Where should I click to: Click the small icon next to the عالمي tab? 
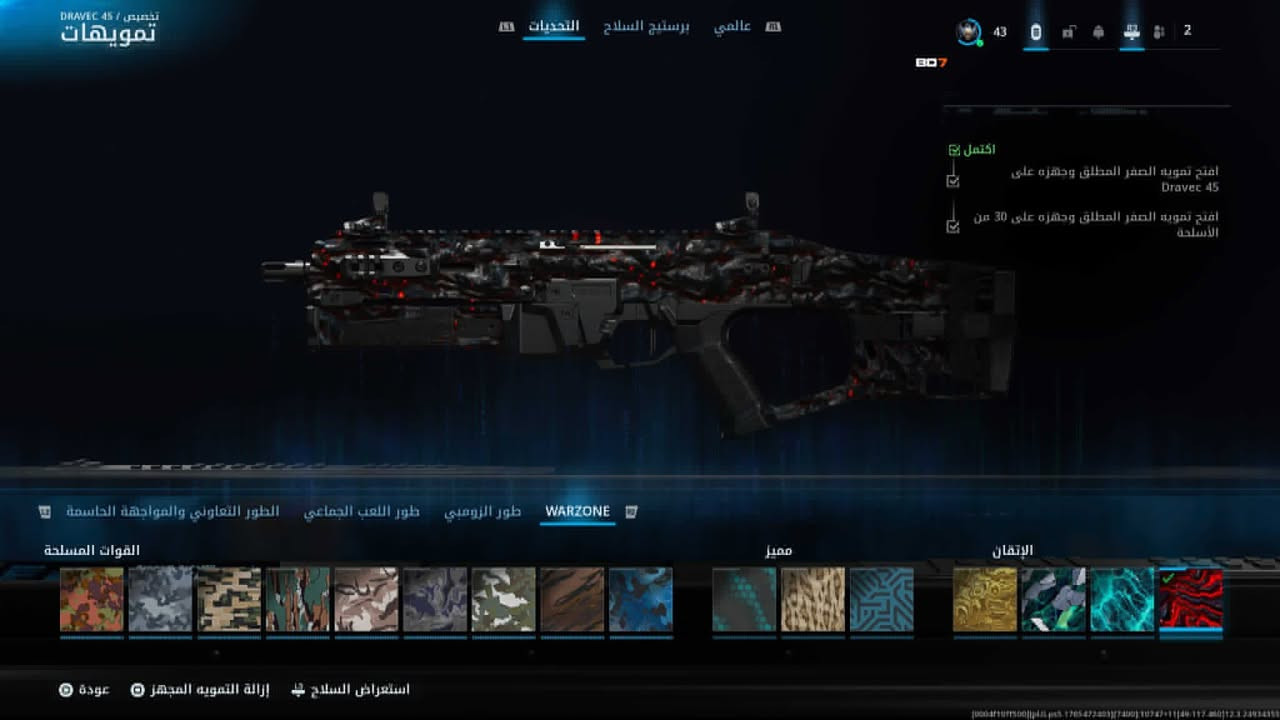(771, 27)
